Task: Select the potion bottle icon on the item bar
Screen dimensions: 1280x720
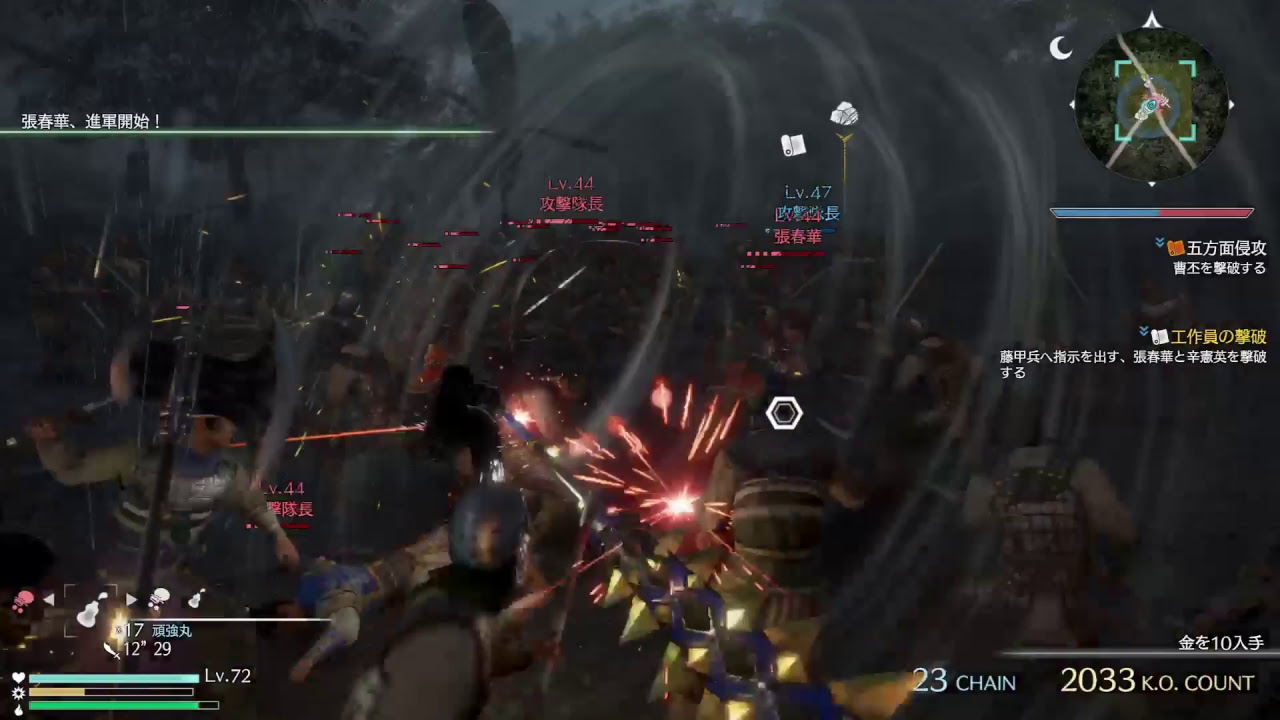Action: tap(195, 598)
